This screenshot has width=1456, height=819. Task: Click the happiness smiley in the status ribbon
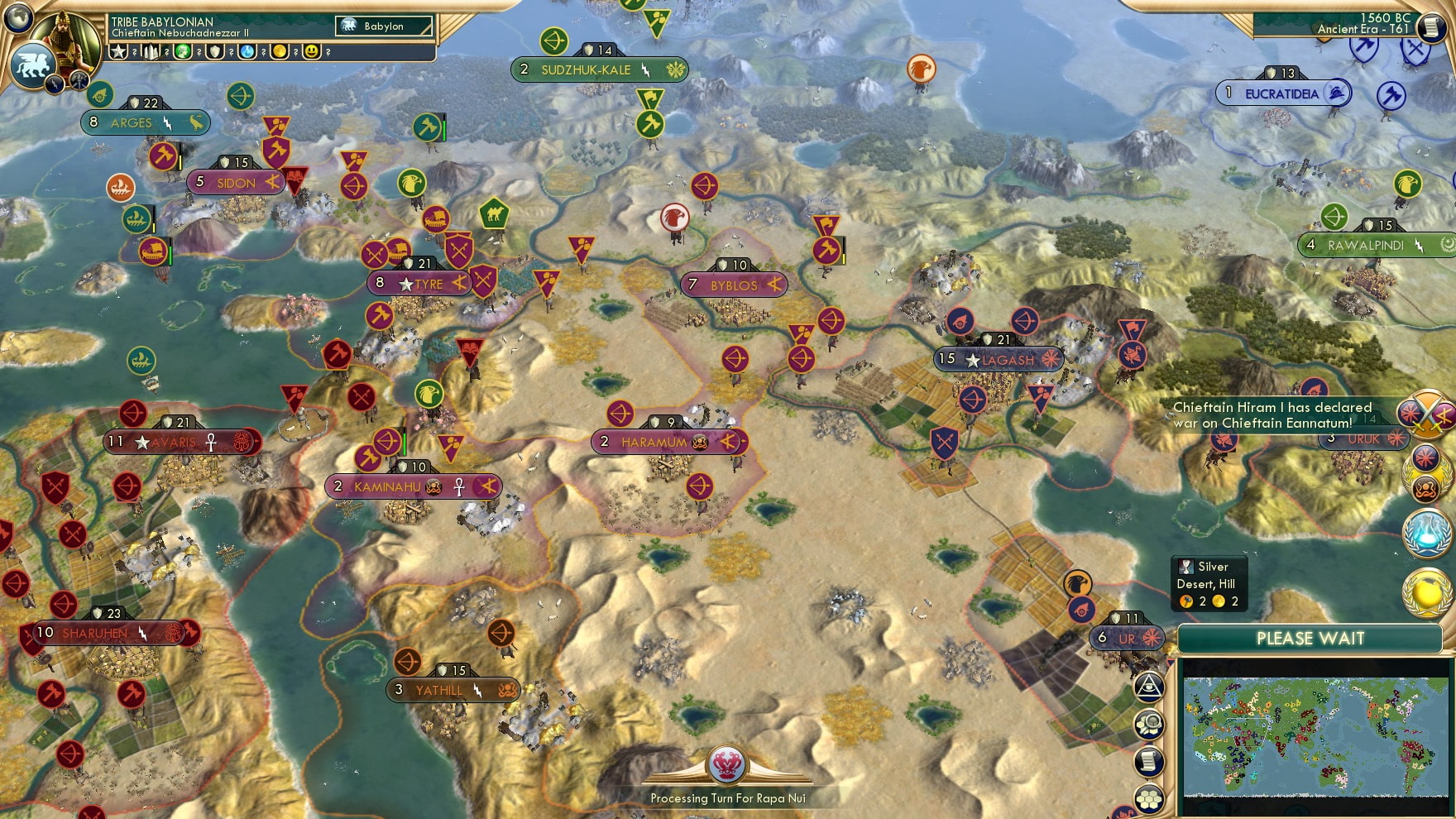click(311, 53)
